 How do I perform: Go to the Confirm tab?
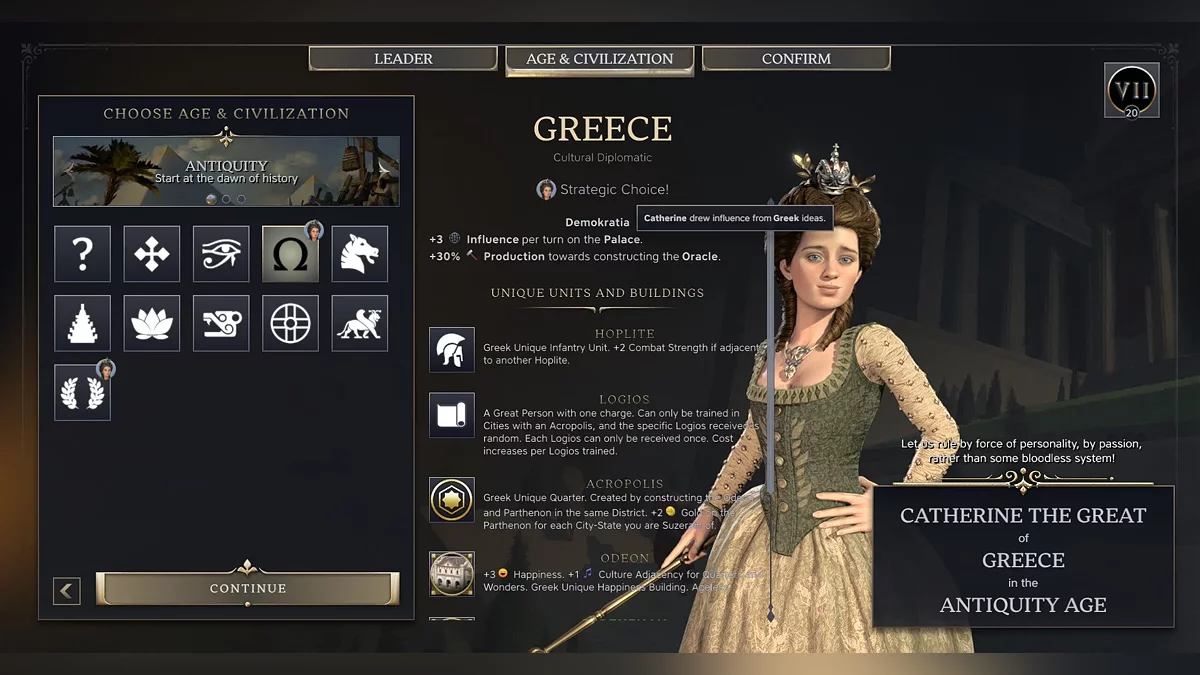click(x=796, y=59)
